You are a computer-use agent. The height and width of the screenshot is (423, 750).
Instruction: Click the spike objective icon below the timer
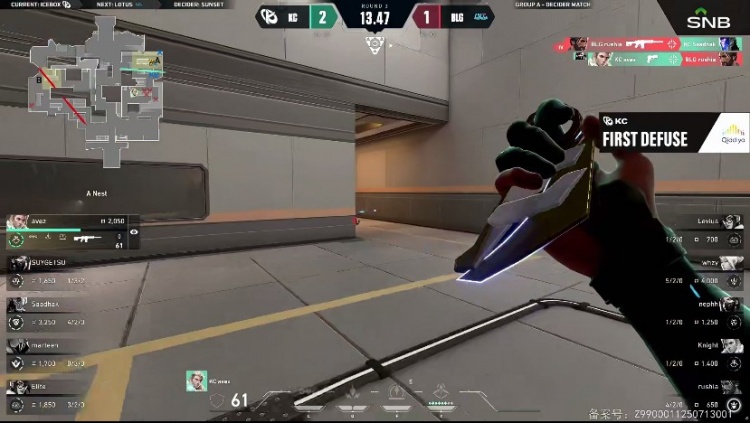375,43
